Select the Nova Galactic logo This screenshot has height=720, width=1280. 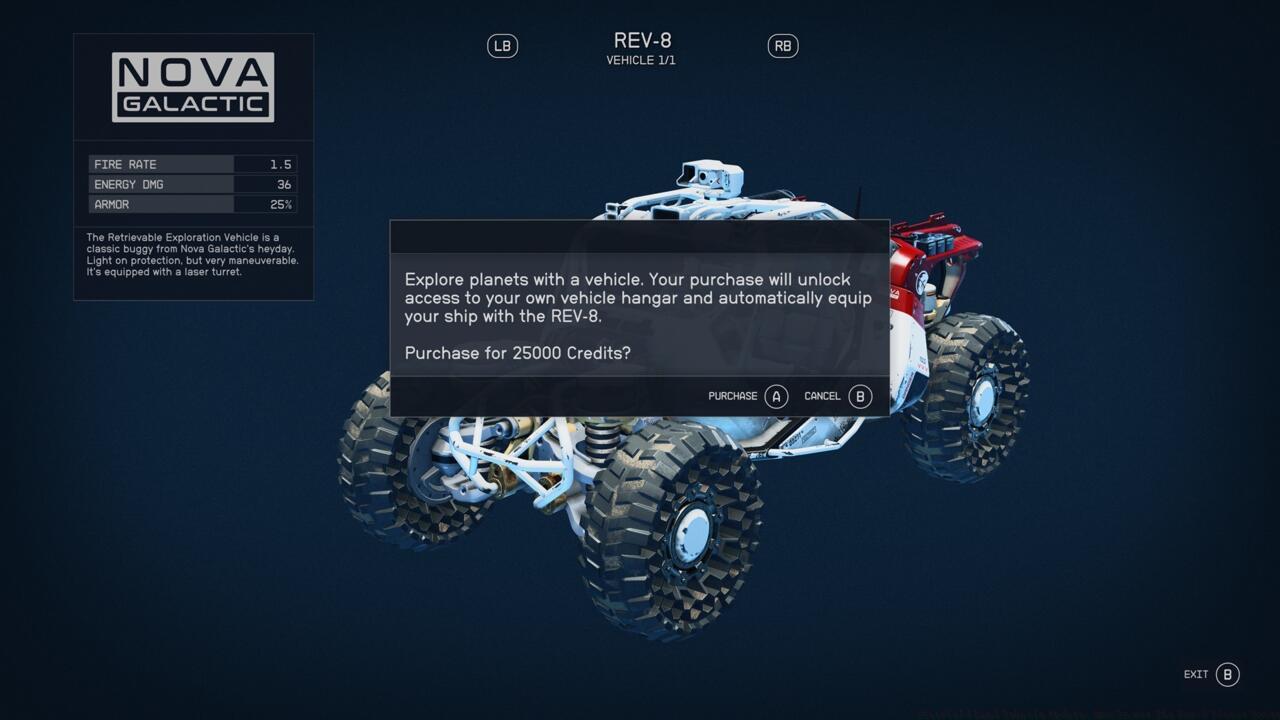click(x=193, y=85)
